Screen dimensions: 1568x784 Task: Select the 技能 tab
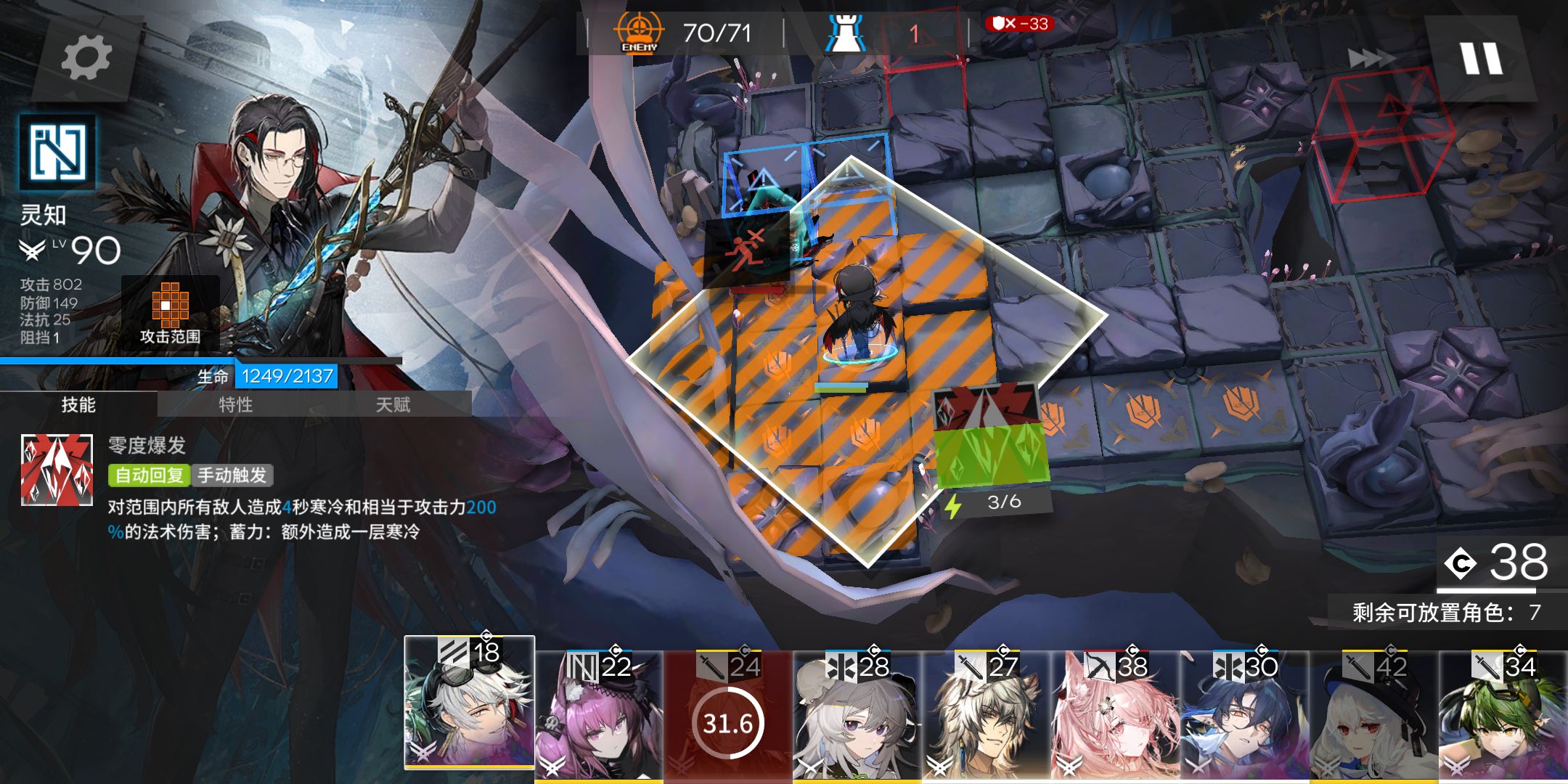point(78,404)
